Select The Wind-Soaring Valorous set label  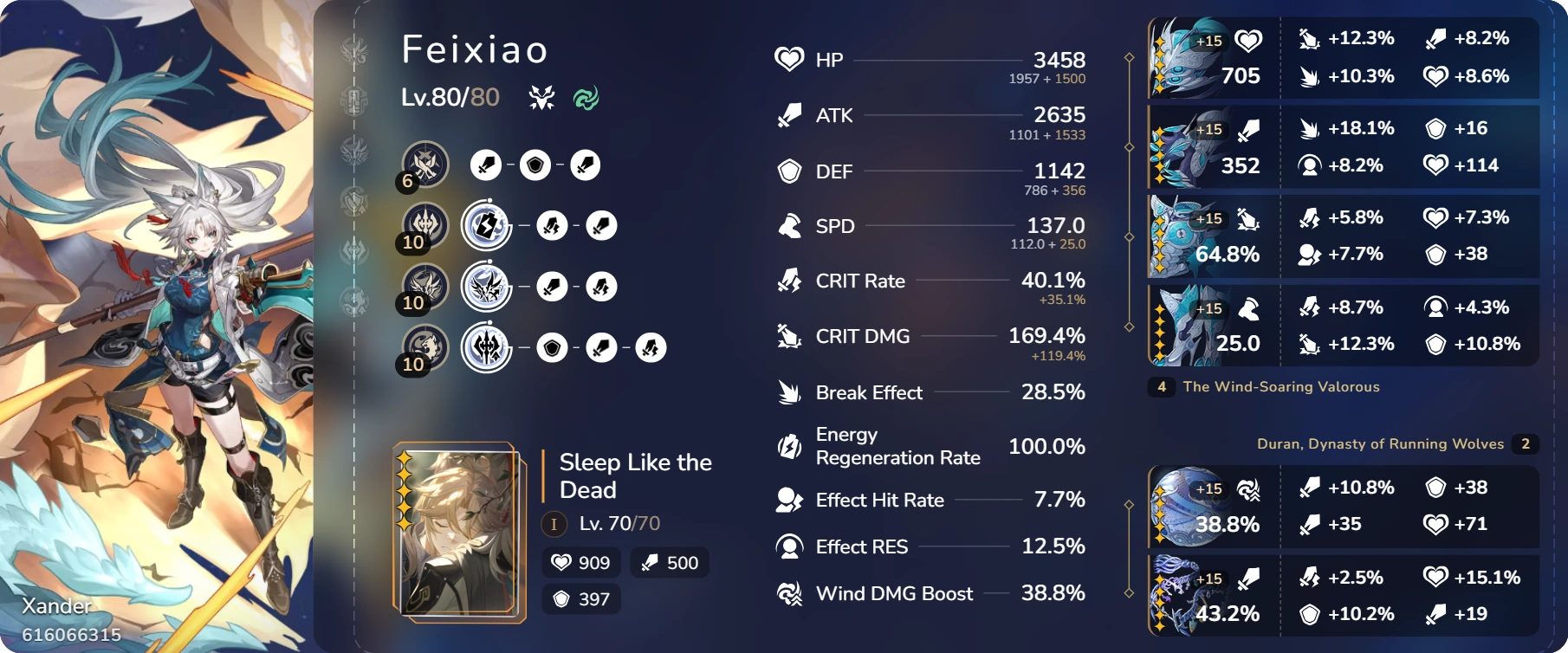coord(1281,387)
